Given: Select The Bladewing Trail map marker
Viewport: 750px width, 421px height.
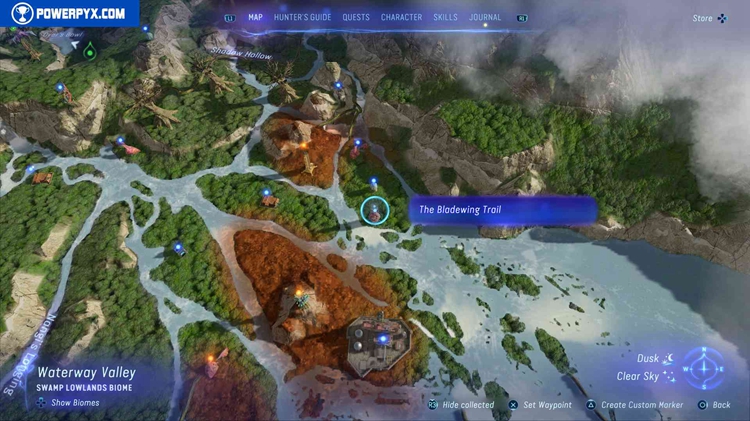Looking at the screenshot, I should coord(375,209).
